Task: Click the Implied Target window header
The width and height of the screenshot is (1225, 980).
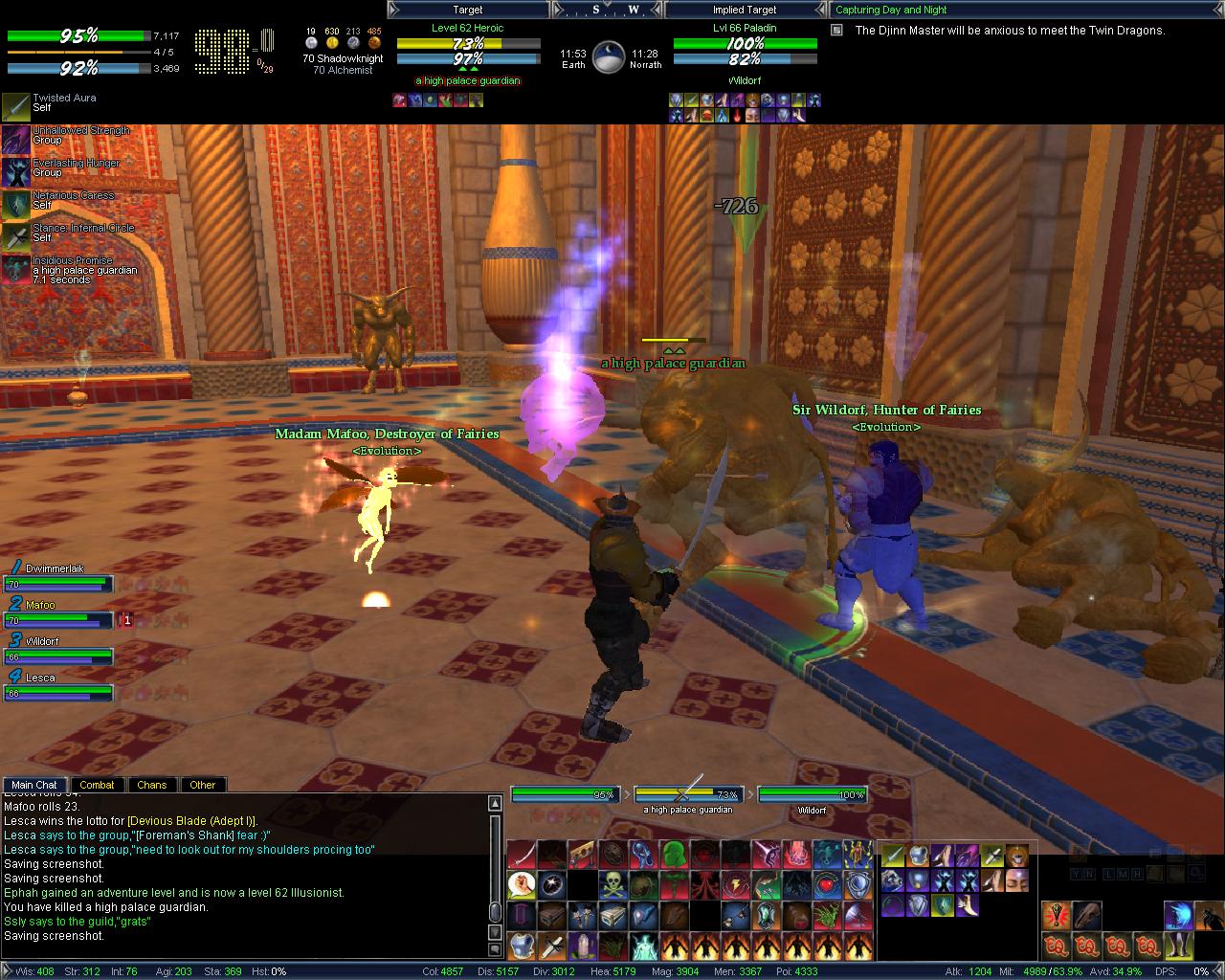Action: point(745,10)
